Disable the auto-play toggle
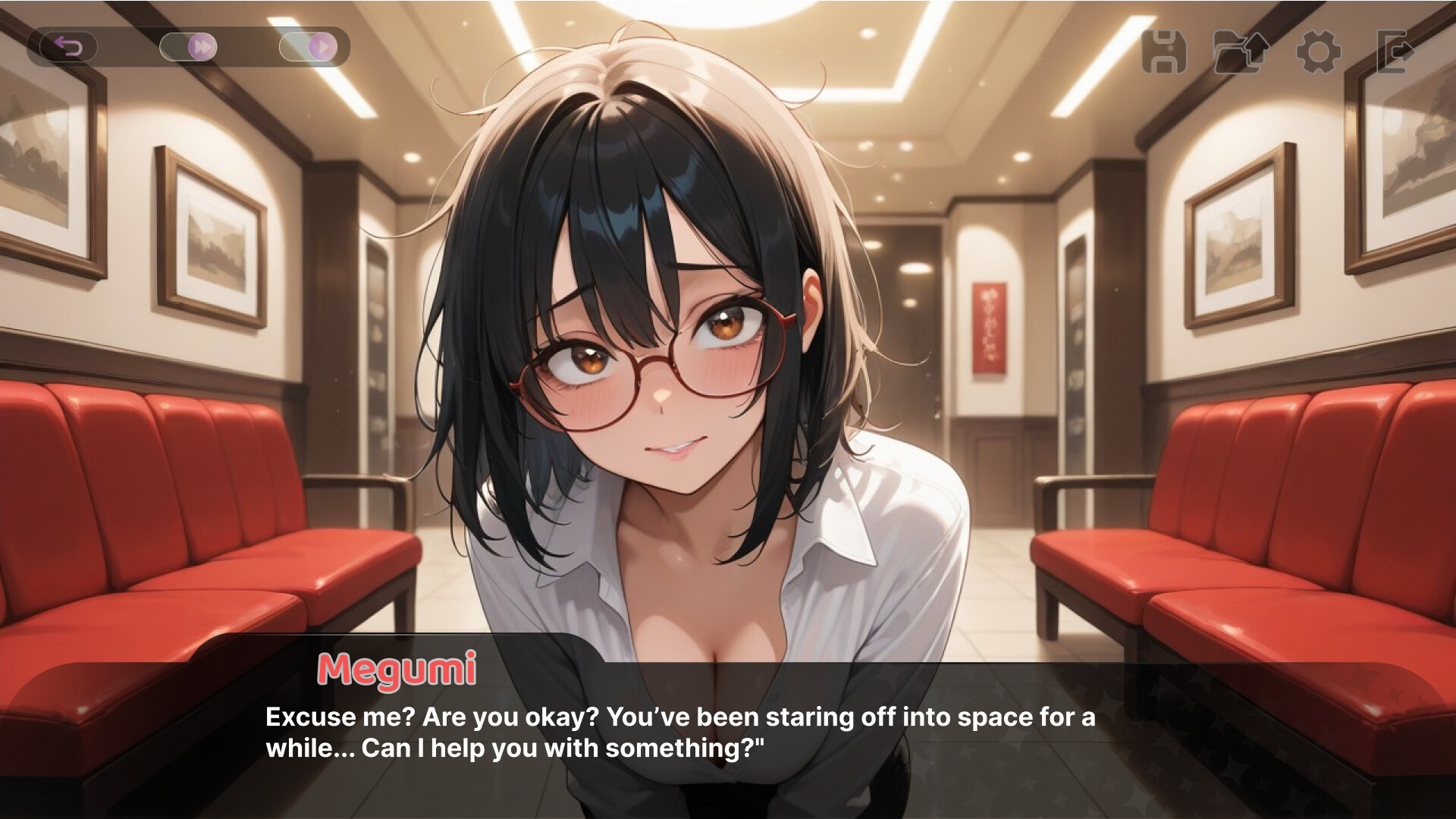 point(309,47)
